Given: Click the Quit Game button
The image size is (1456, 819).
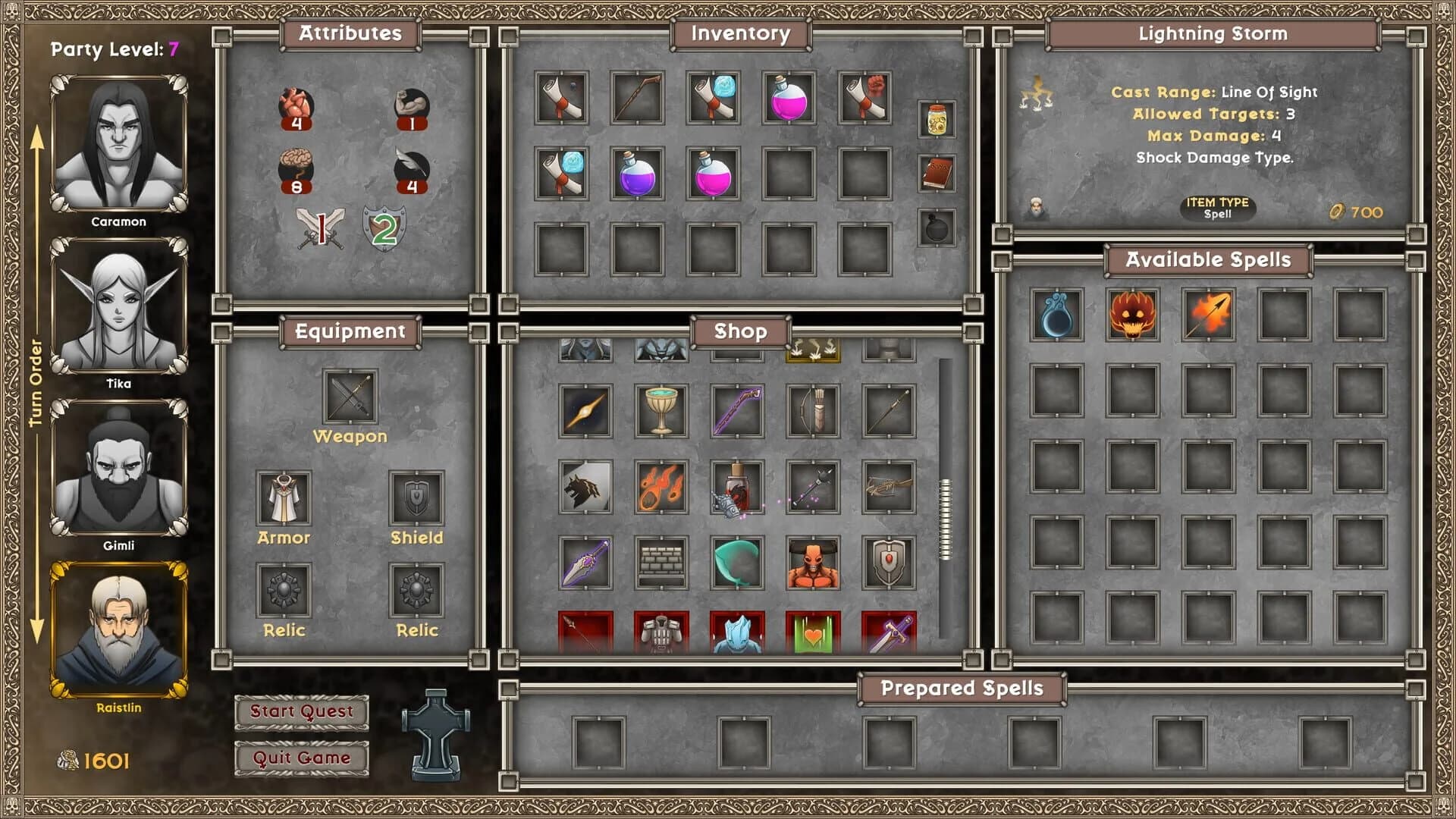Looking at the screenshot, I should pyautogui.click(x=300, y=757).
